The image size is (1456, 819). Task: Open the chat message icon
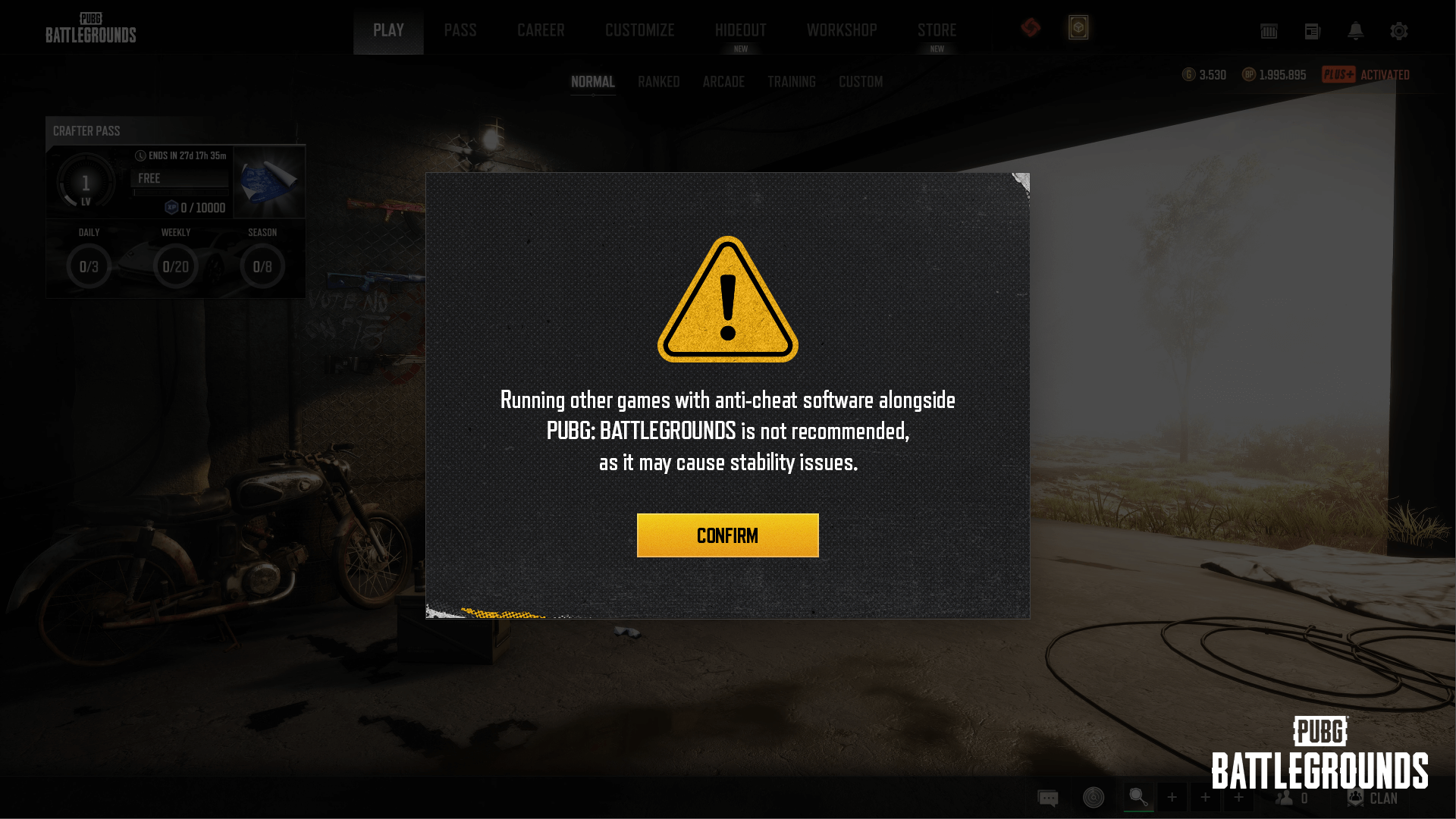pos(1048,797)
